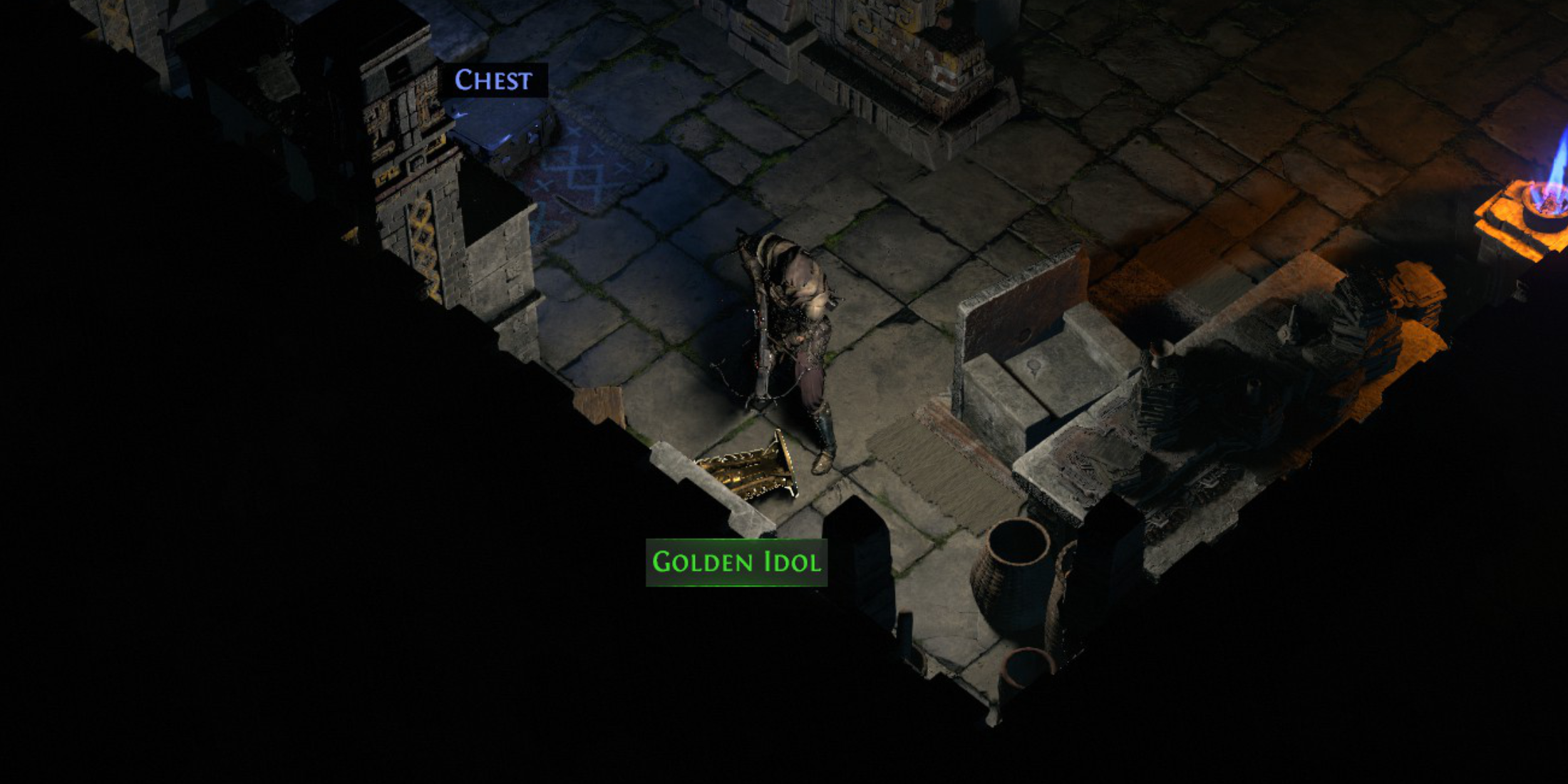
Task: Click the weapon on the character's back
Action: (x=766, y=335)
